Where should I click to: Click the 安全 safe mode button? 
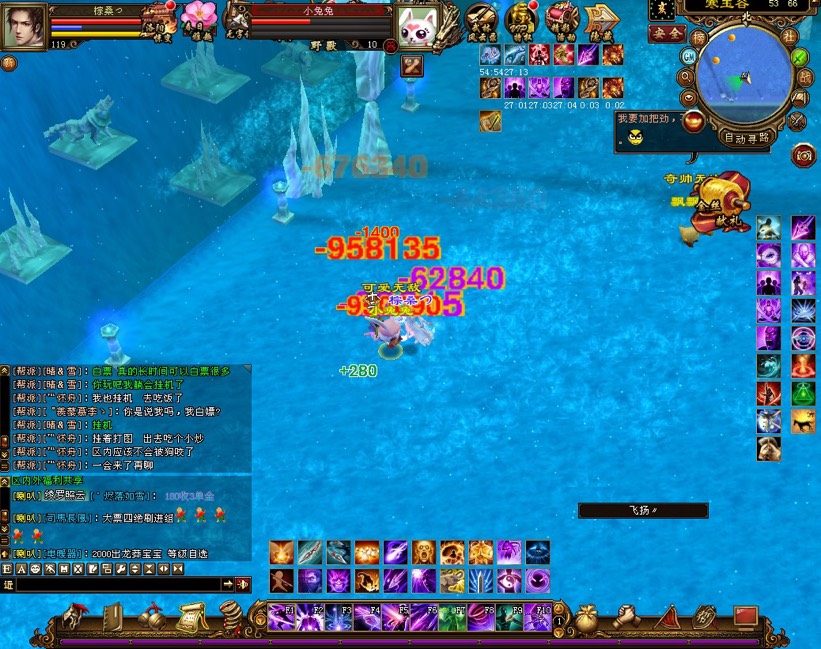(667, 33)
